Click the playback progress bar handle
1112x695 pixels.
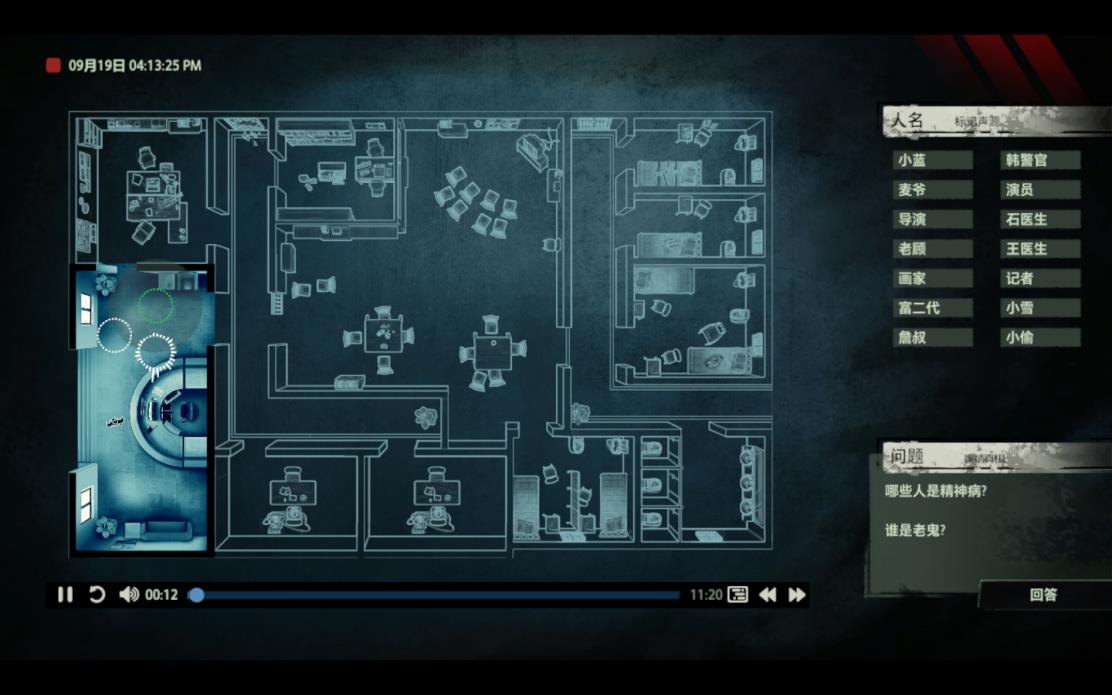197,595
